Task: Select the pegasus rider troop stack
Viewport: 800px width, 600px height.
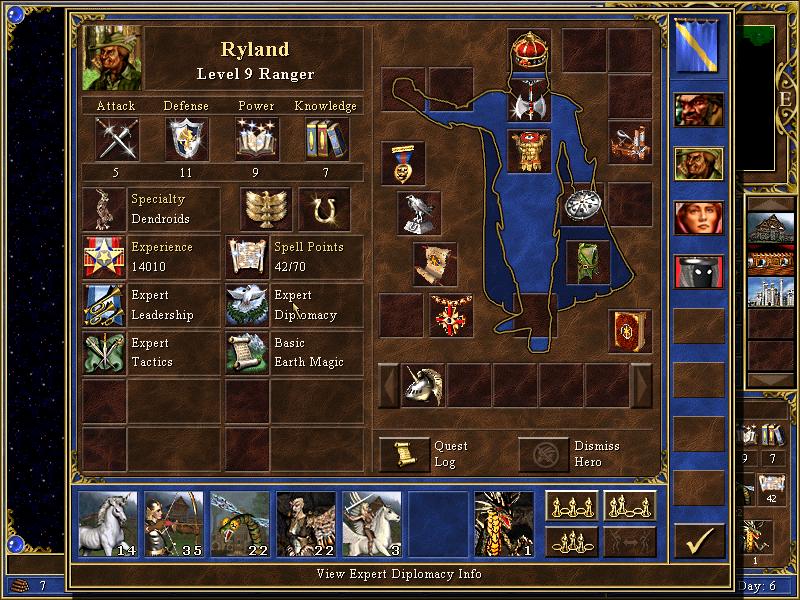Action: click(371, 523)
